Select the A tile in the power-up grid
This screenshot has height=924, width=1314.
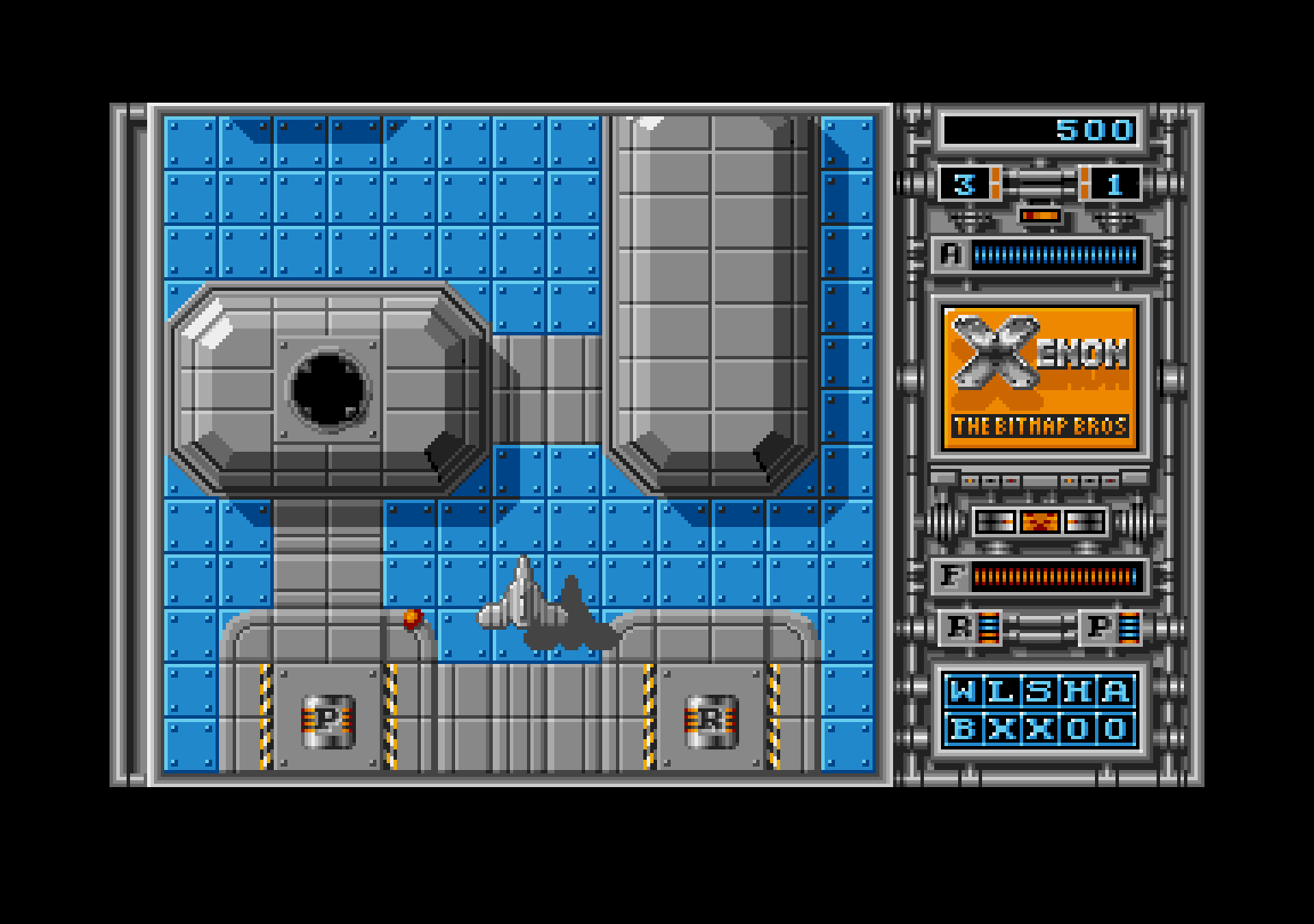(x=1116, y=691)
